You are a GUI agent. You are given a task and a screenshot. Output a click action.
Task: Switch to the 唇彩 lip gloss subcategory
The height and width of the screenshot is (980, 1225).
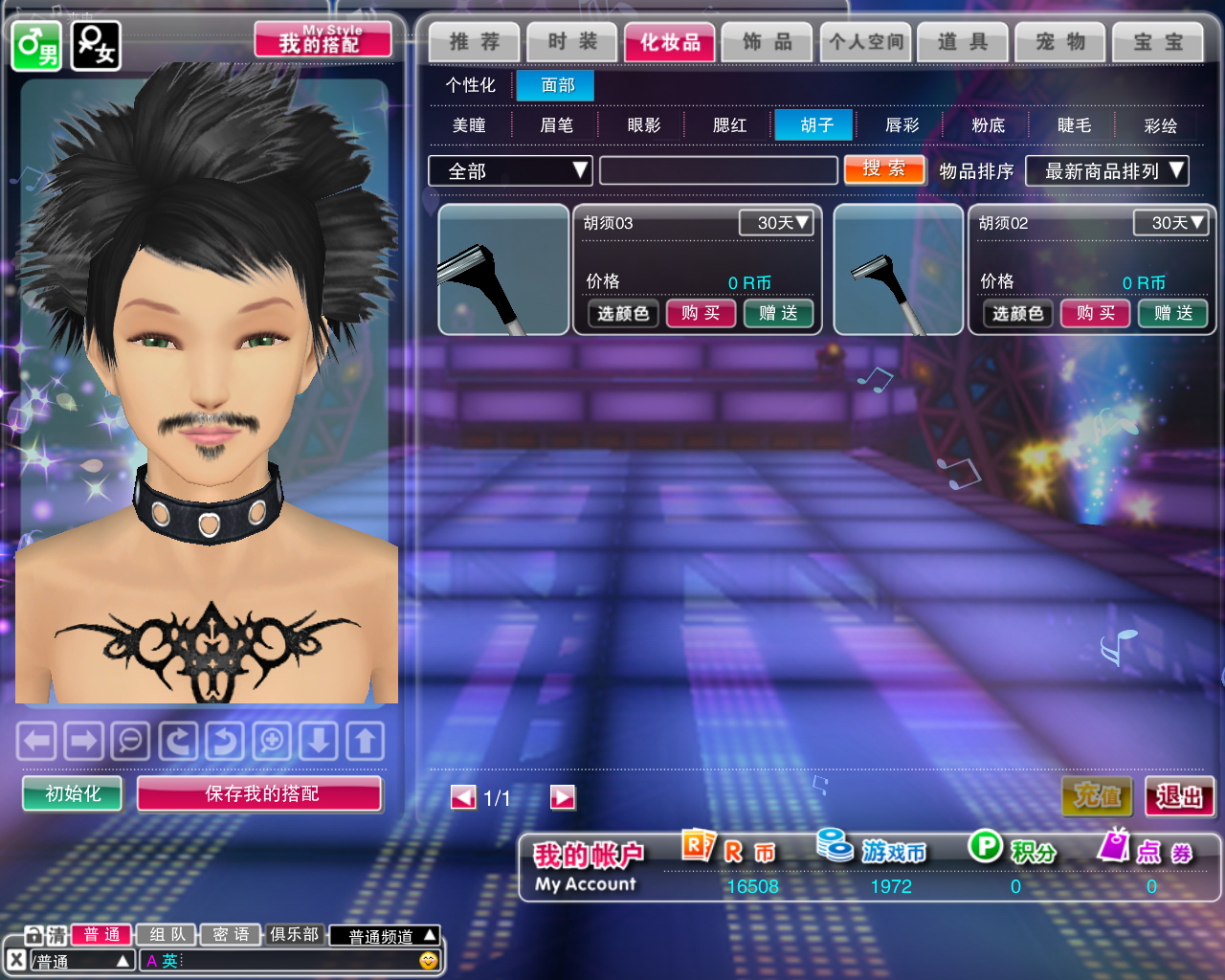click(x=902, y=125)
